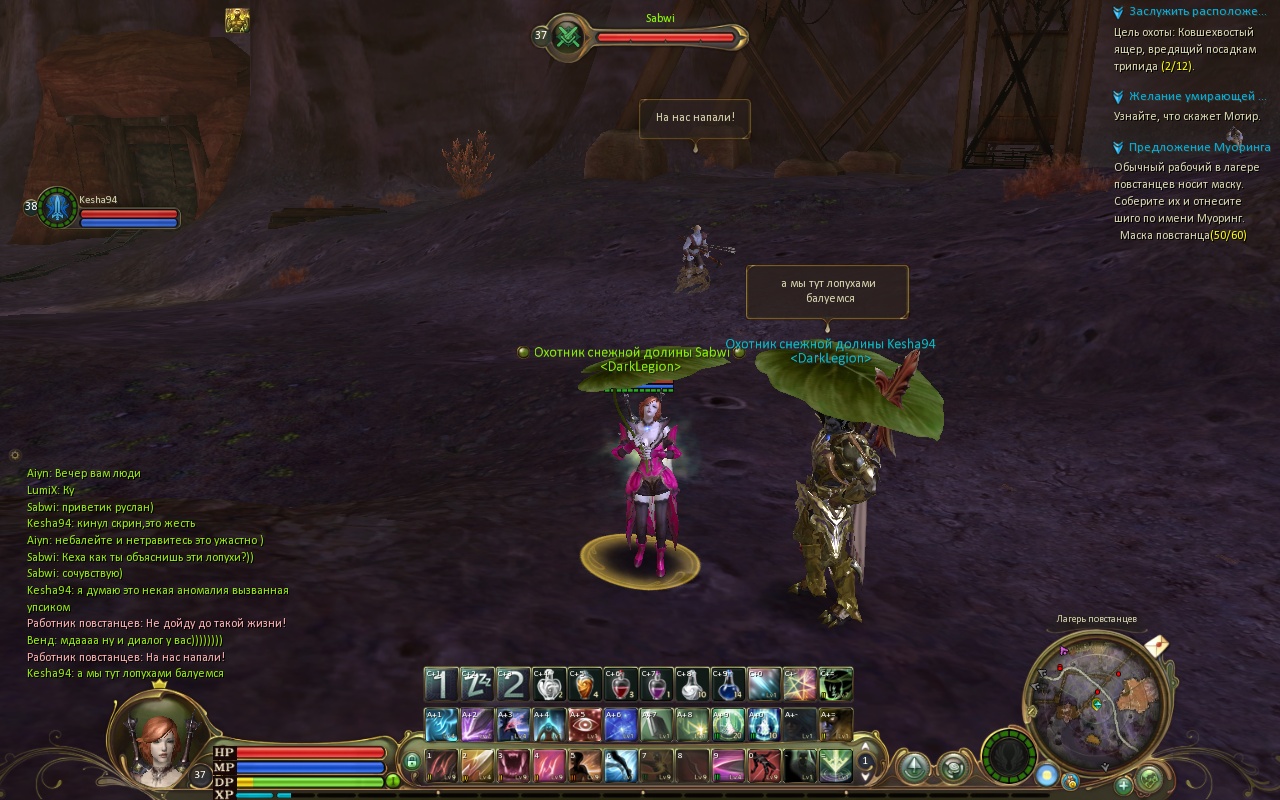Activate the Zzz rest skill slot
Screen dimensions: 1280x800
point(477,685)
